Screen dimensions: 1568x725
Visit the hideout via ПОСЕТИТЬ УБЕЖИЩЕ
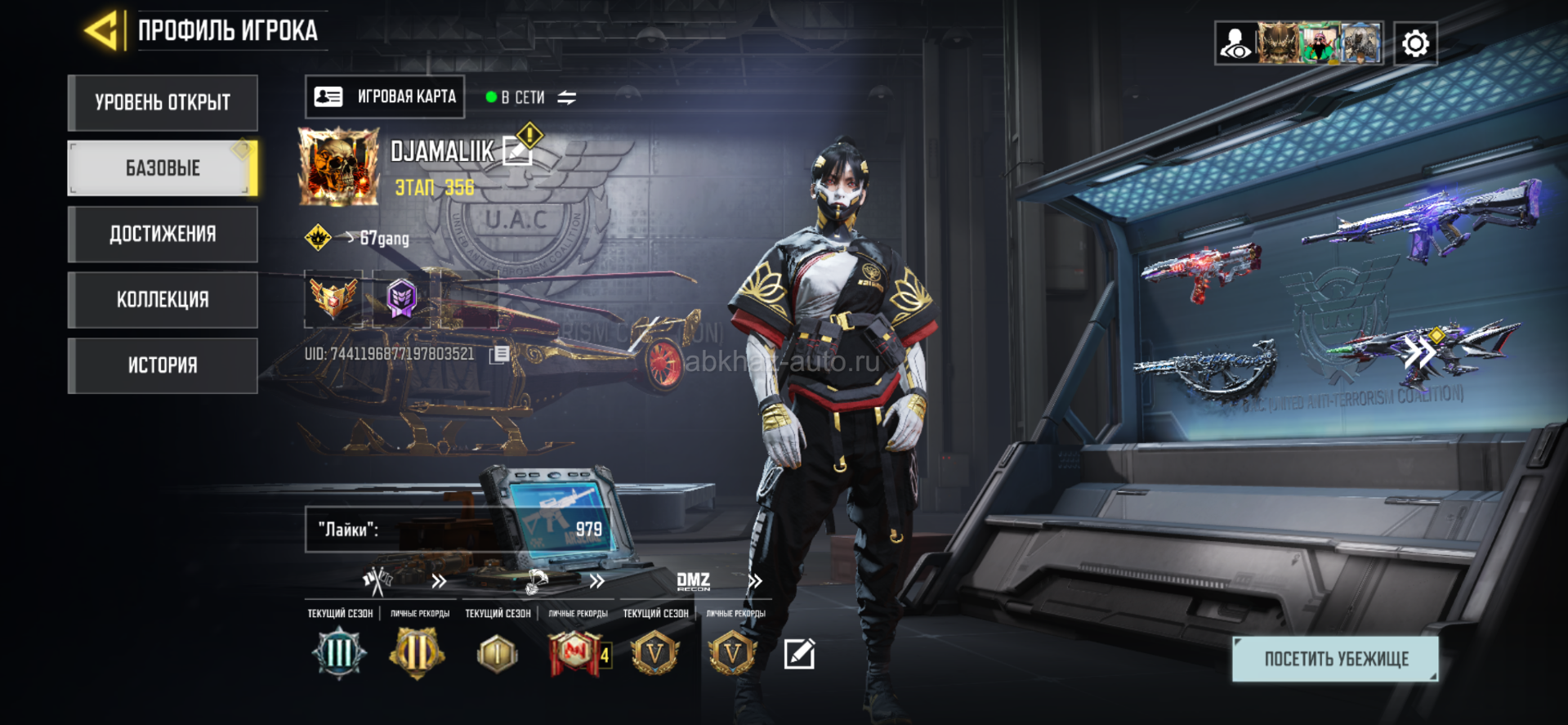1335,659
